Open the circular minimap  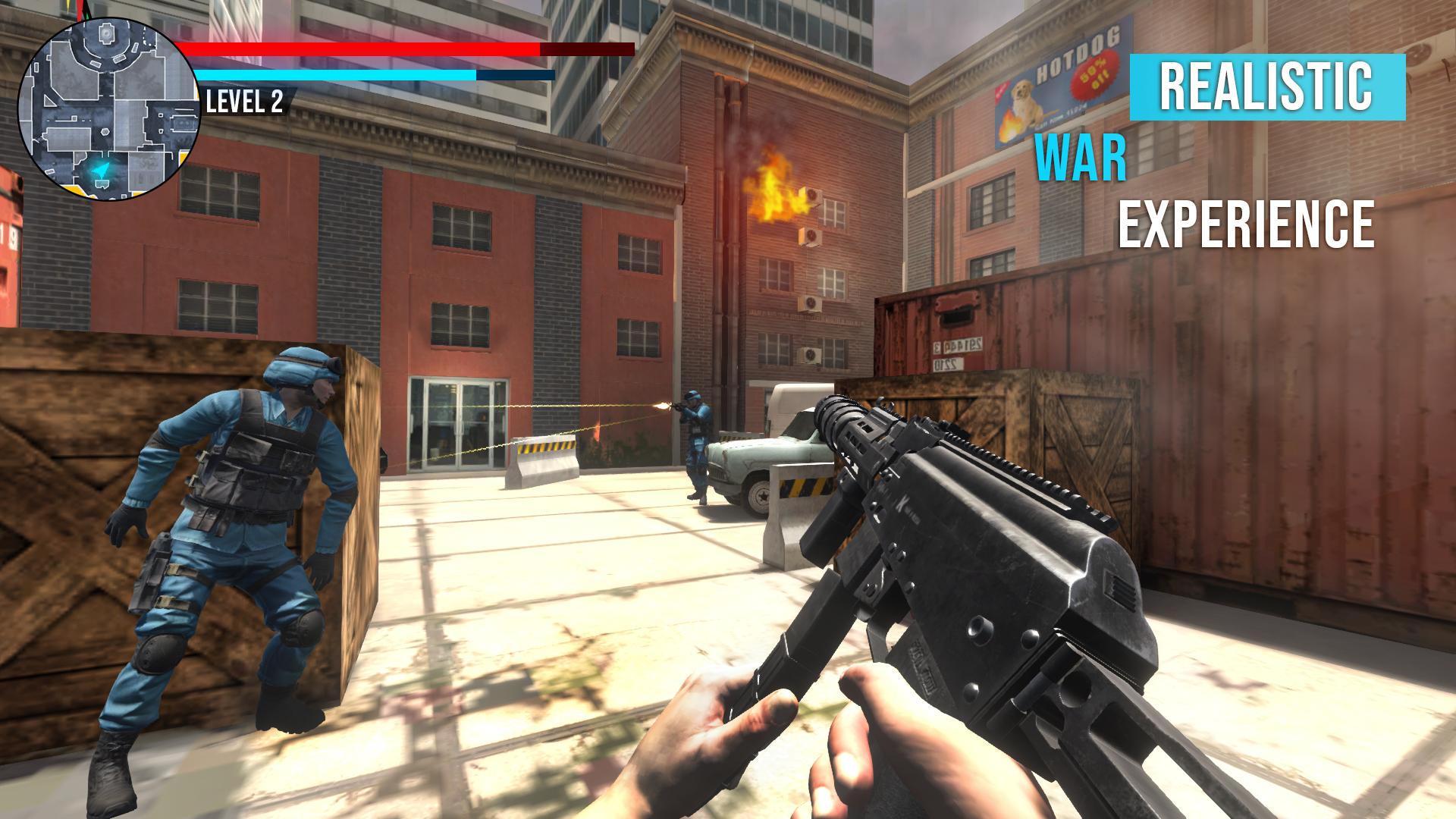tap(108, 110)
